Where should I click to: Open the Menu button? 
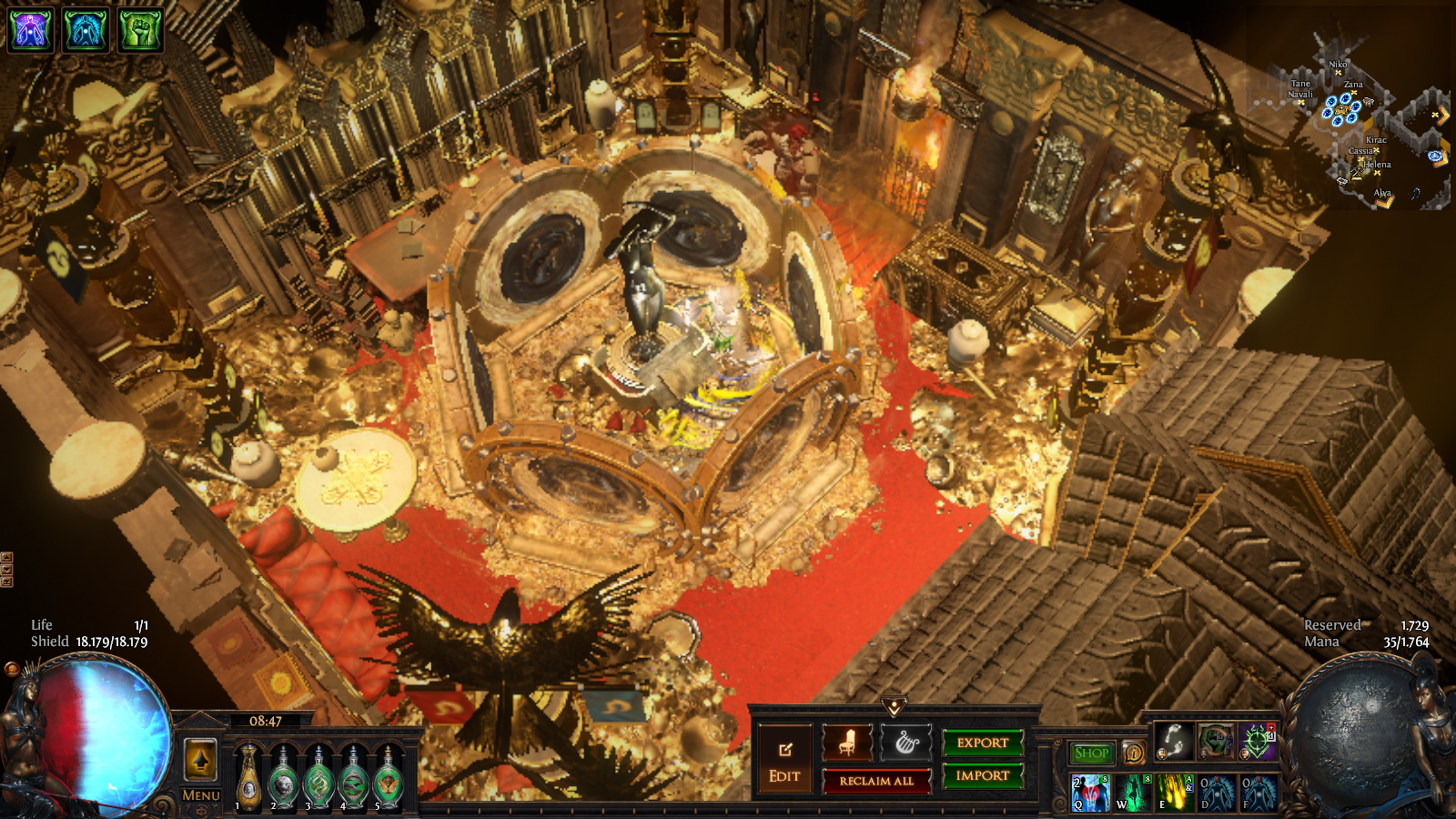(x=200, y=795)
